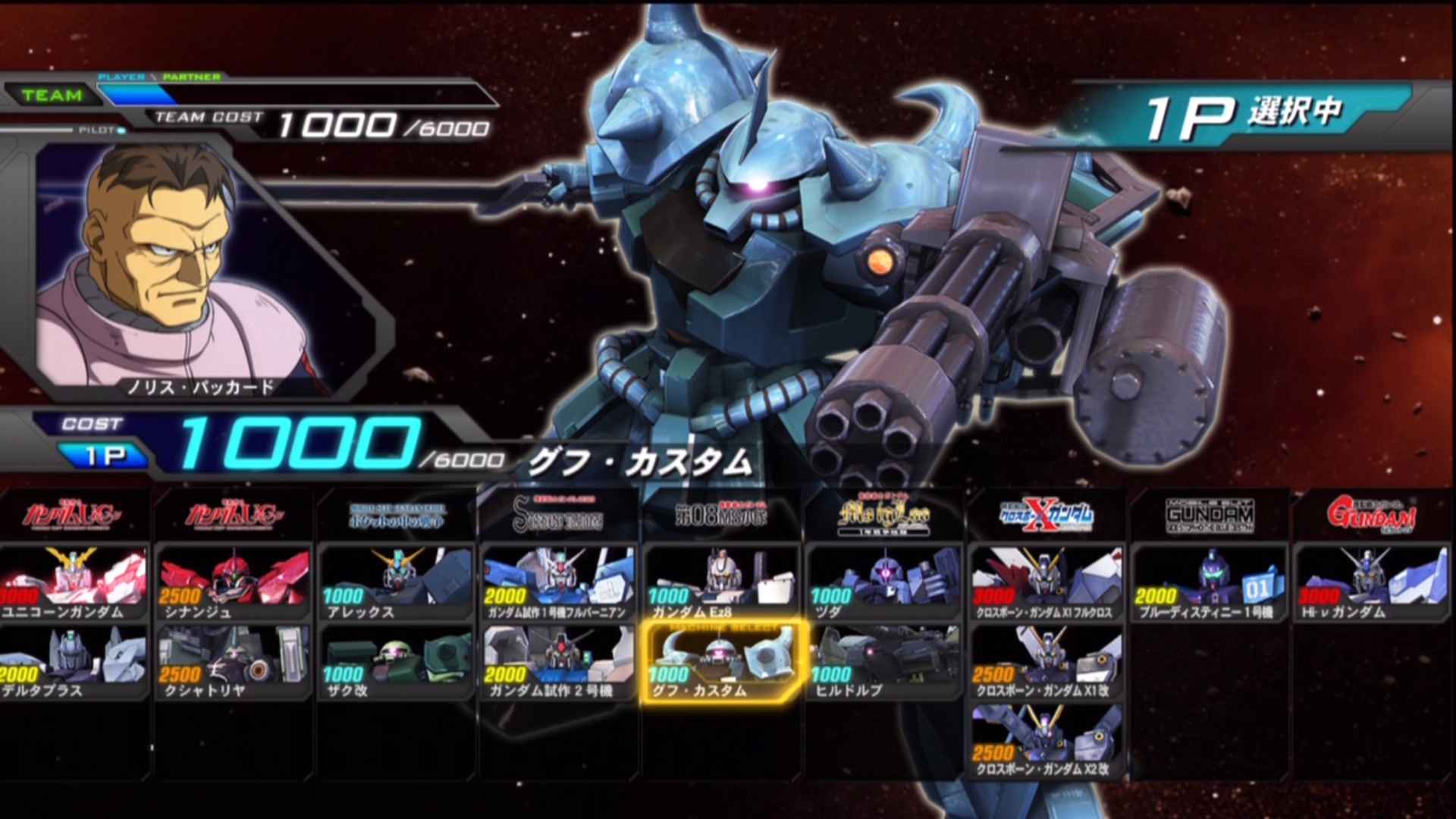Choose the Alex Gundam tile

[396, 584]
